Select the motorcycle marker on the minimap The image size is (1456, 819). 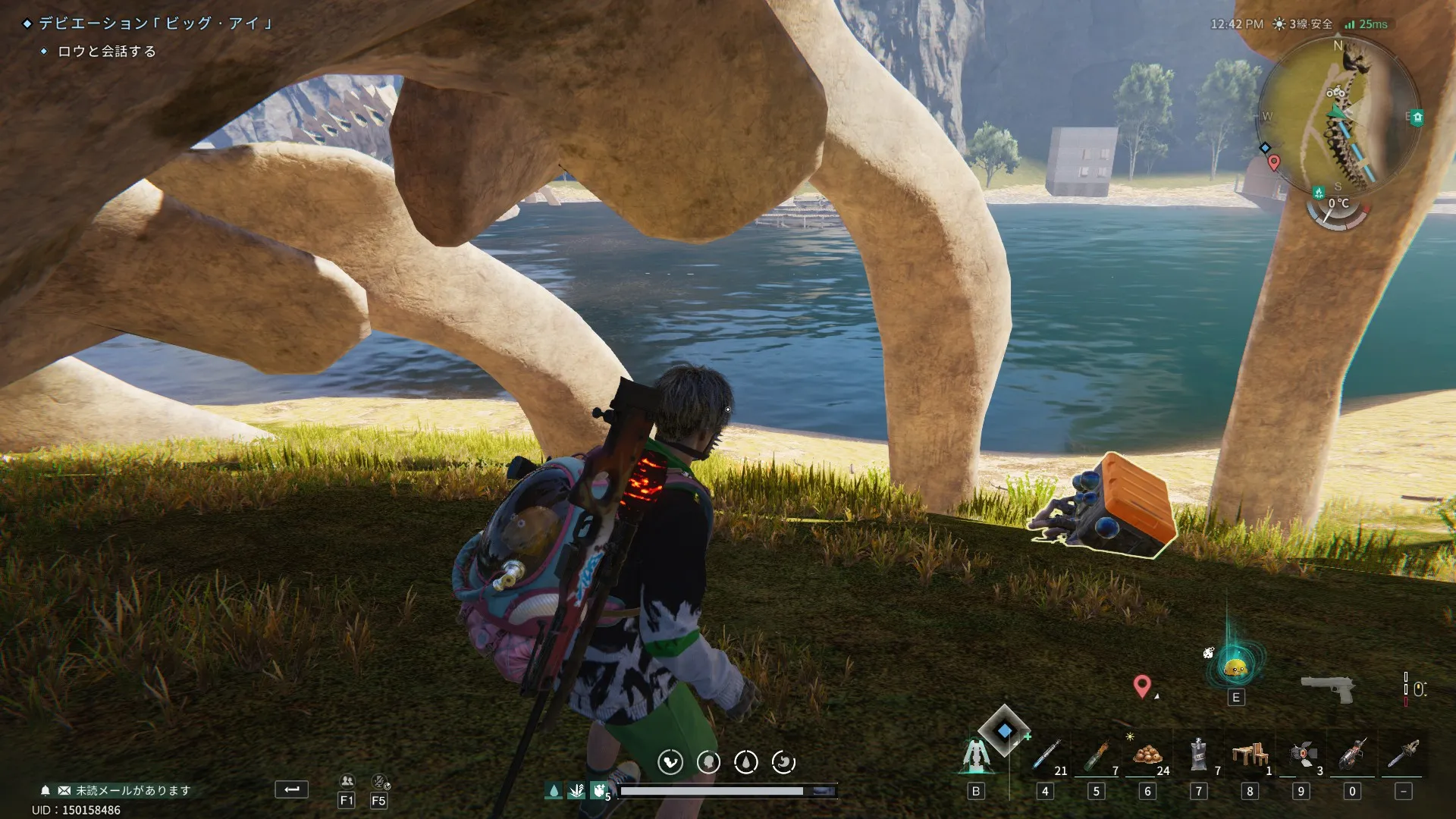click(x=1335, y=93)
